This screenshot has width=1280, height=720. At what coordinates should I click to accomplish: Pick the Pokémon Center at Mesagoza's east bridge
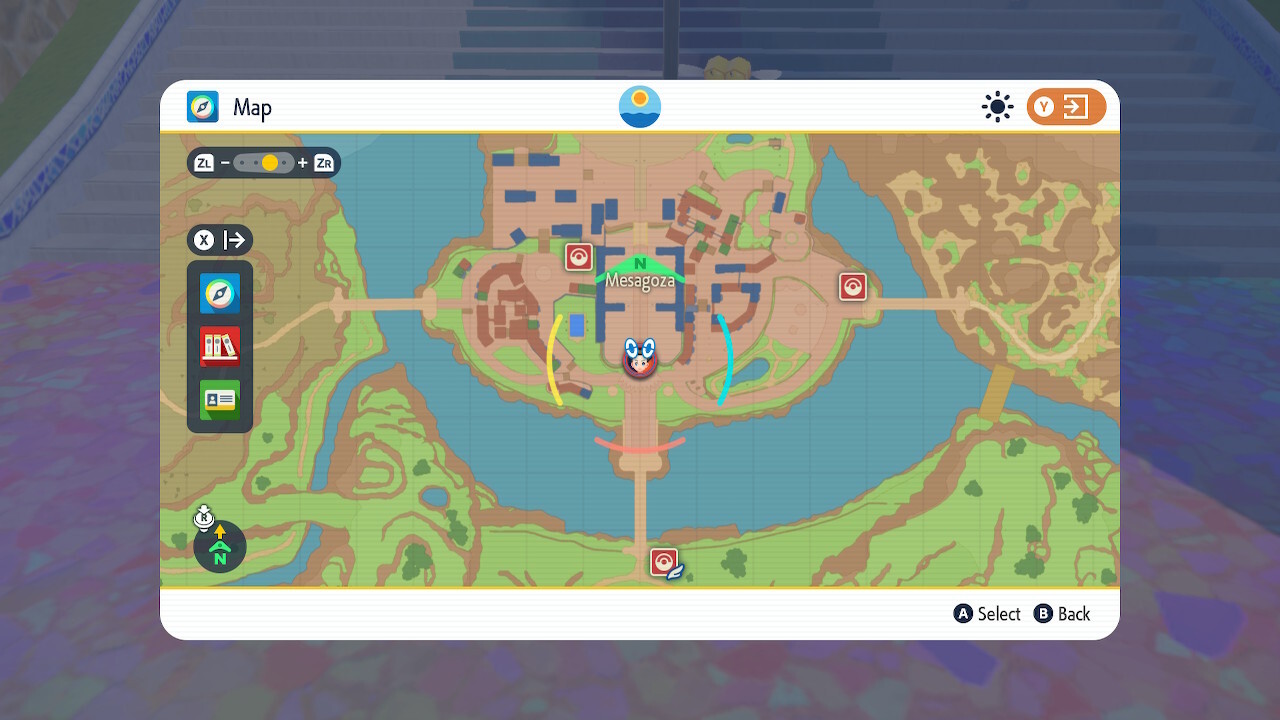(x=852, y=287)
